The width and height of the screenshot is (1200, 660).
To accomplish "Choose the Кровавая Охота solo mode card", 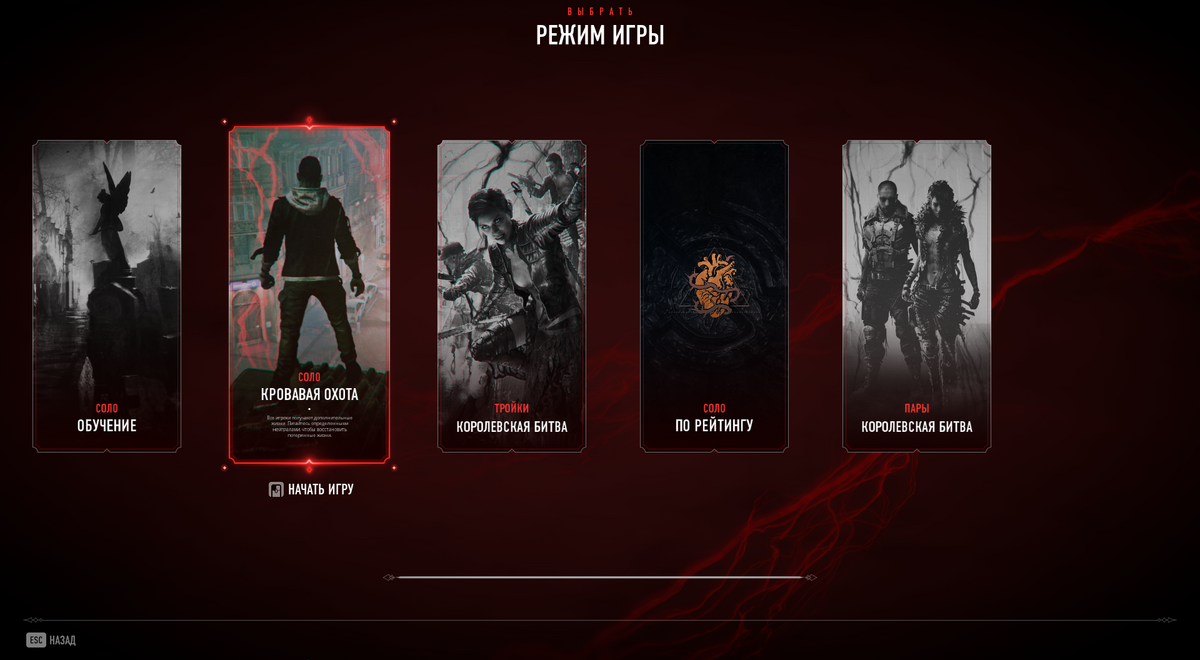I will 309,295.
